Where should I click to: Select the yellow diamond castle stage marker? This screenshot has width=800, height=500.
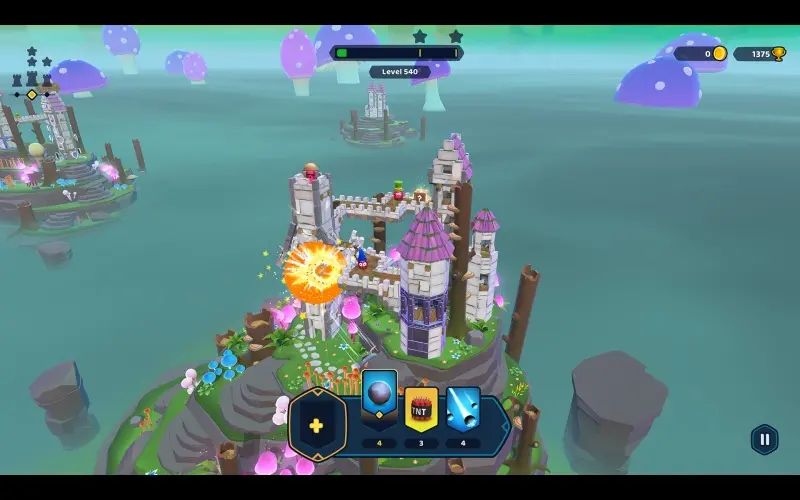(x=32, y=95)
